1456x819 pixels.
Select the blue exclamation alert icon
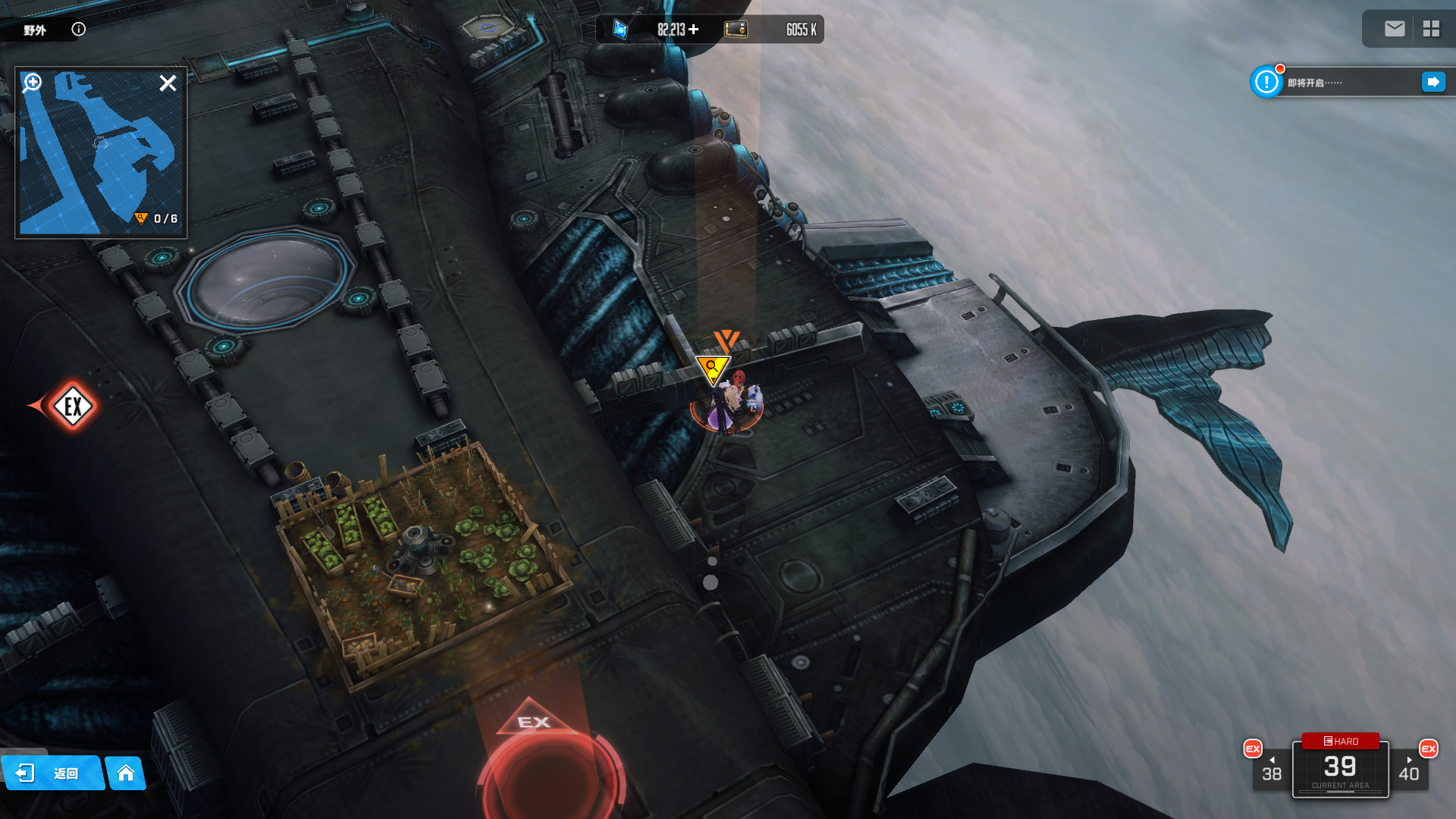point(1266,82)
